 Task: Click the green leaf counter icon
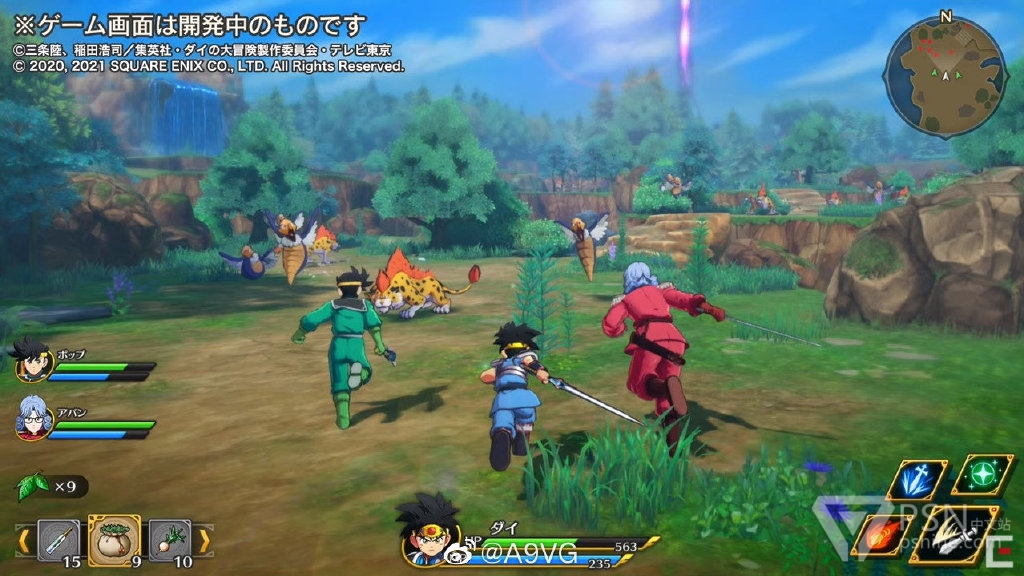(x=33, y=487)
